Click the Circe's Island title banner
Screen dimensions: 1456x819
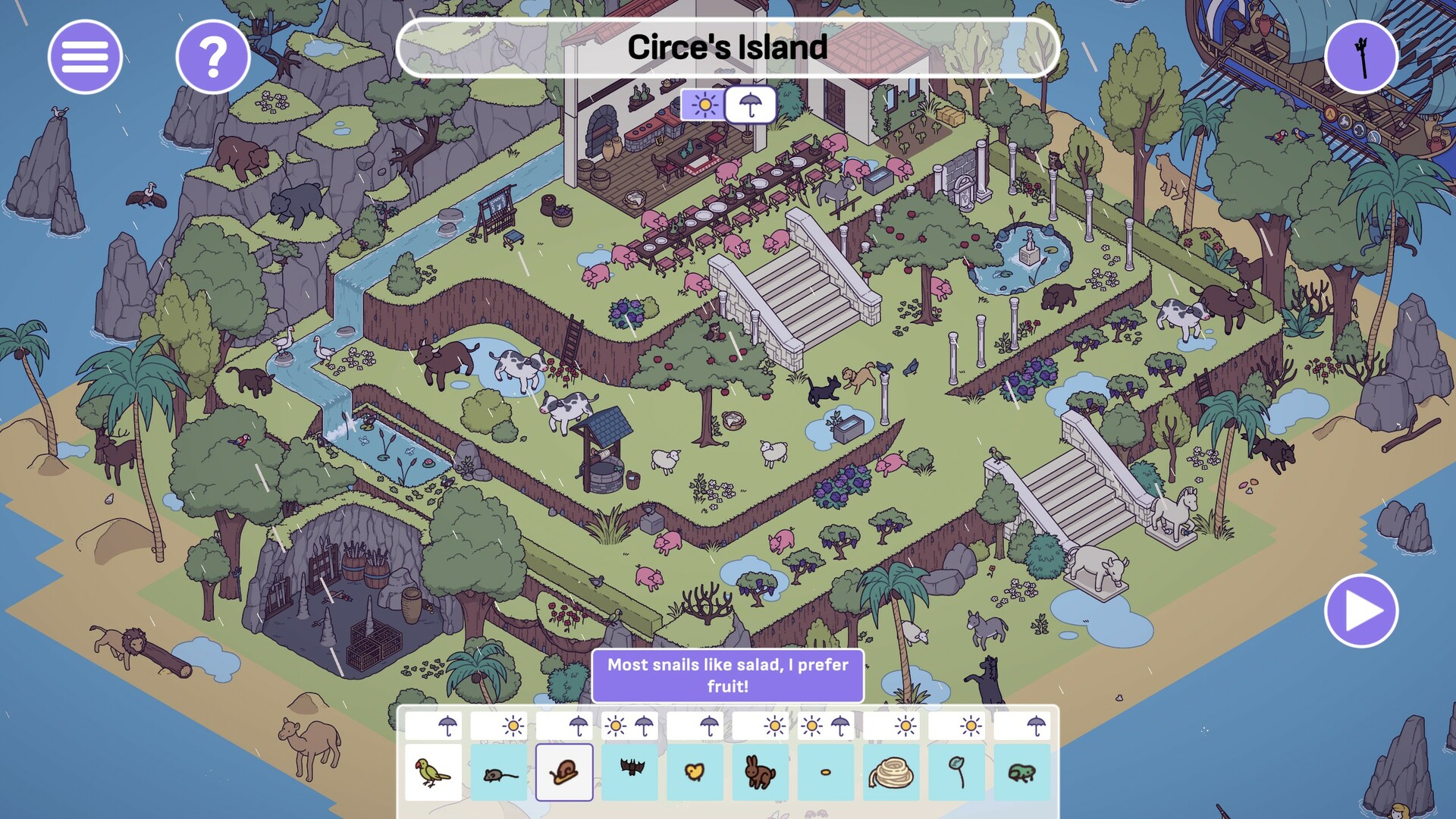pyautogui.click(x=728, y=49)
